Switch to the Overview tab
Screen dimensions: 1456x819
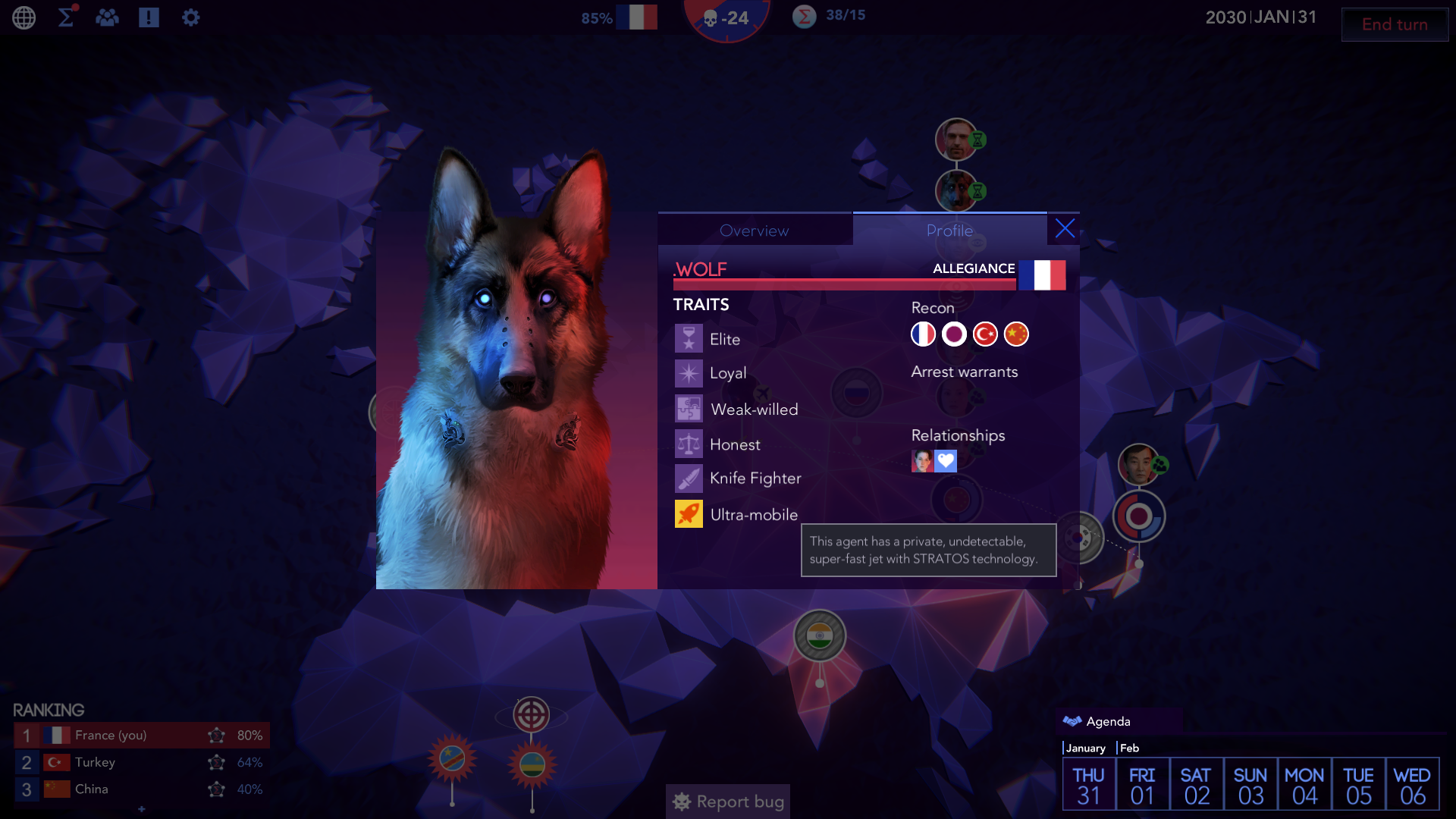pyautogui.click(x=755, y=231)
